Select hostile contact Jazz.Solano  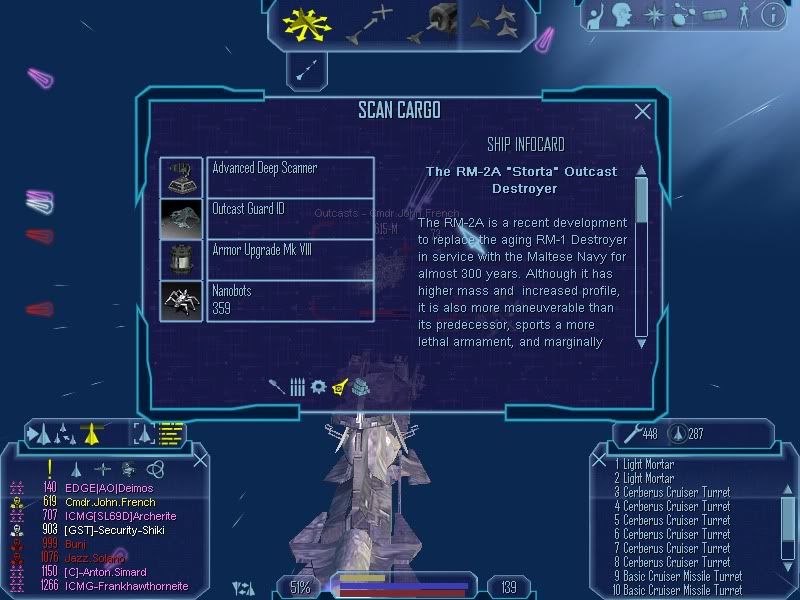pyautogui.click(x=95, y=557)
